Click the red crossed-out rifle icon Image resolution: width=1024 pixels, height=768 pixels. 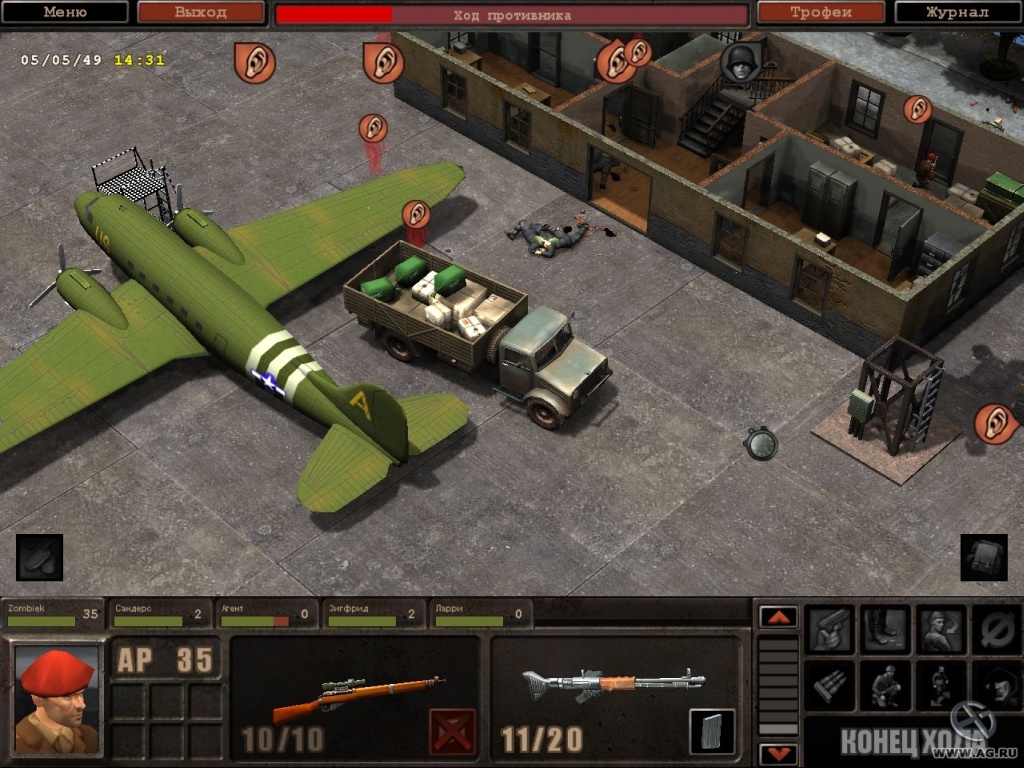pos(452,731)
